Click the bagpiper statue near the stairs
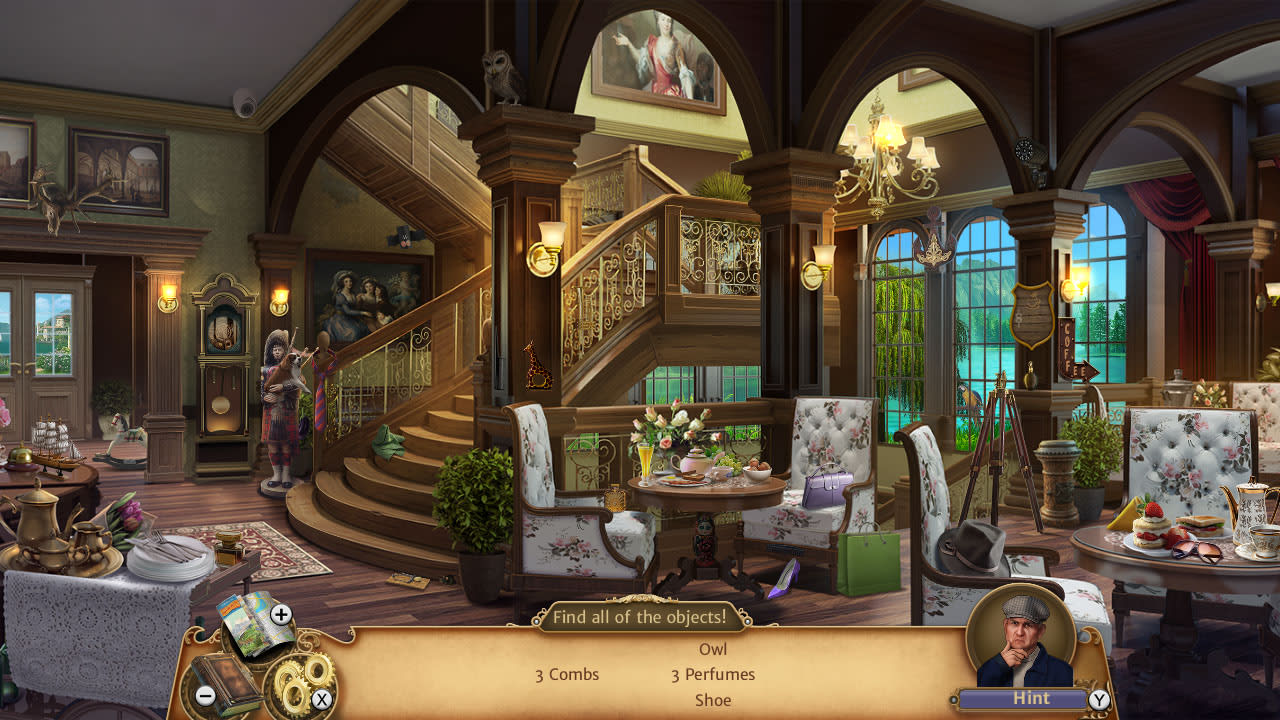This screenshot has height=720, width=1280. tap(280, 410)
